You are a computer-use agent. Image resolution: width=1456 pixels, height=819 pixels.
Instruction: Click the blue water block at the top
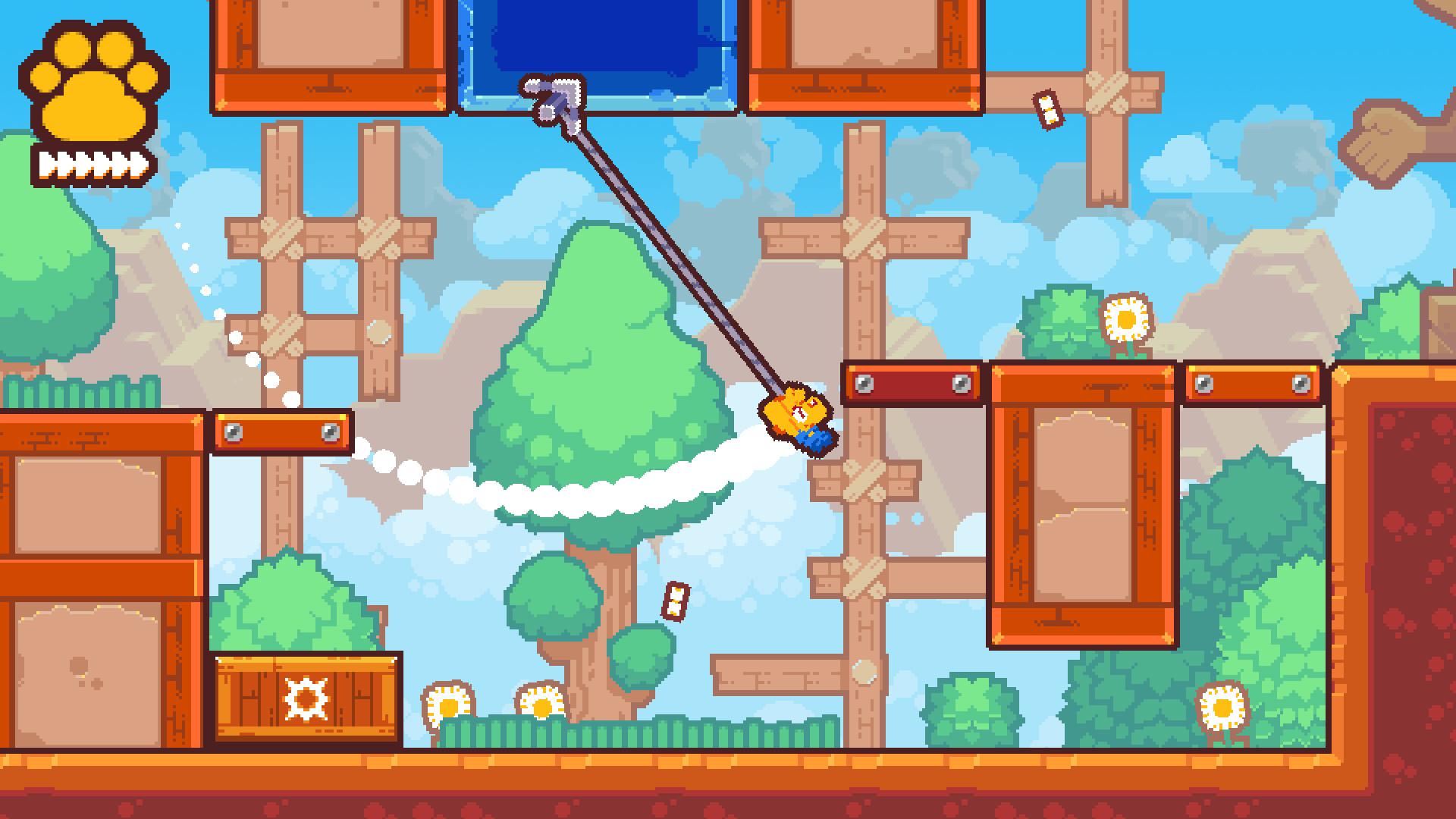tap(599, 45)
